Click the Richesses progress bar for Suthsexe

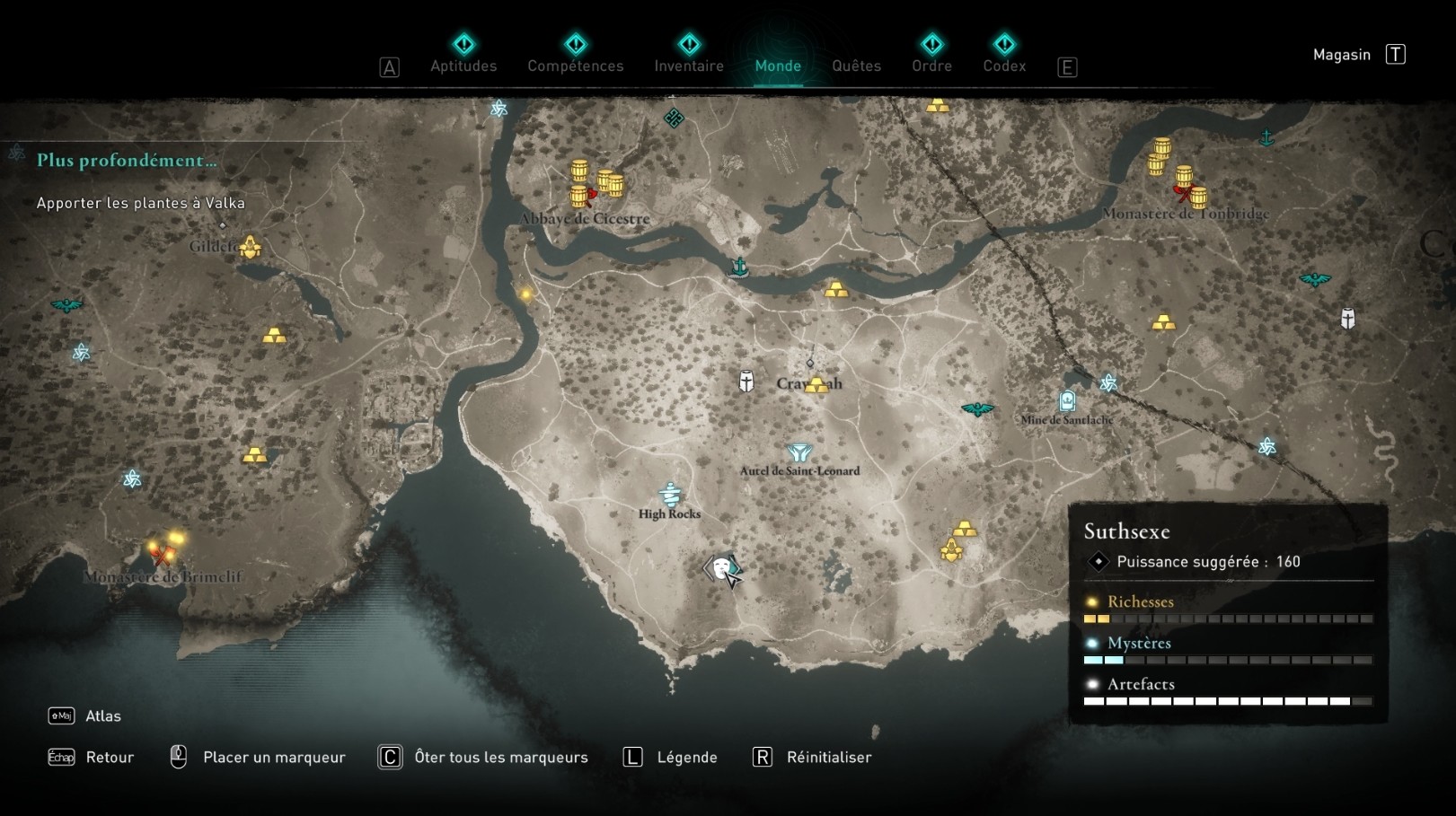coord(1228,619)
